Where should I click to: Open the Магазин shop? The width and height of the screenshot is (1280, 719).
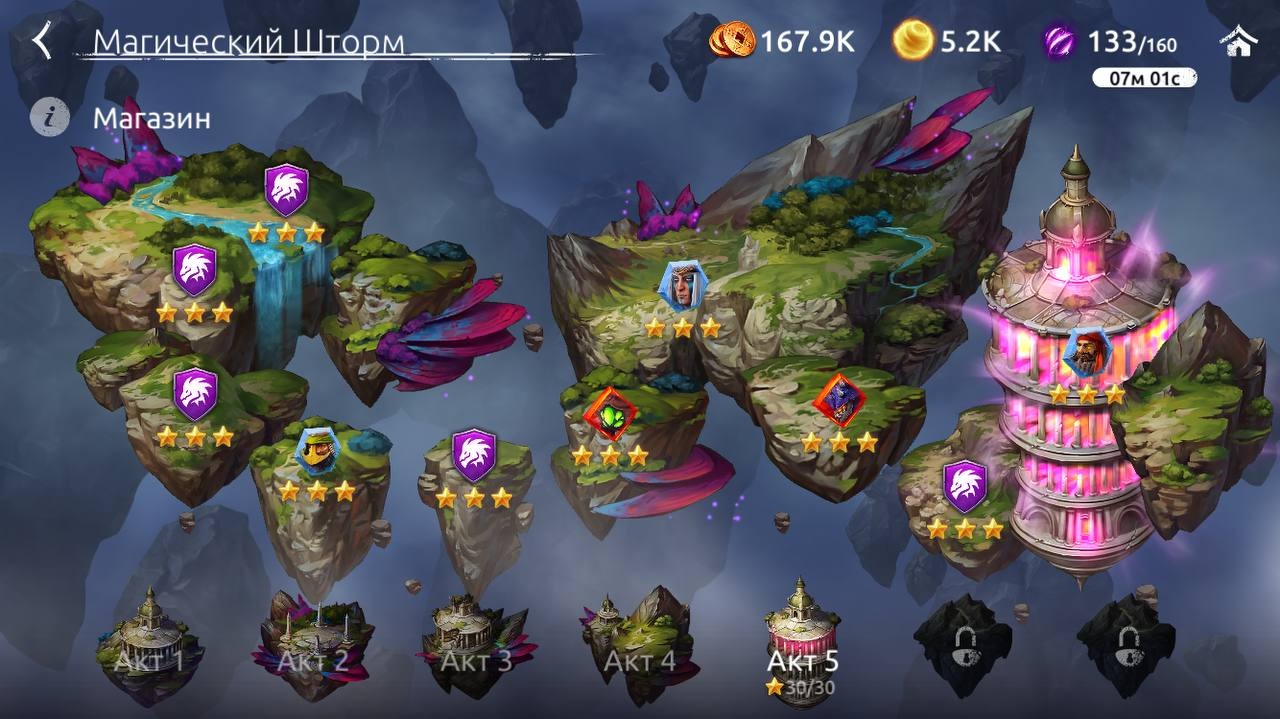[x=152, y=118]
